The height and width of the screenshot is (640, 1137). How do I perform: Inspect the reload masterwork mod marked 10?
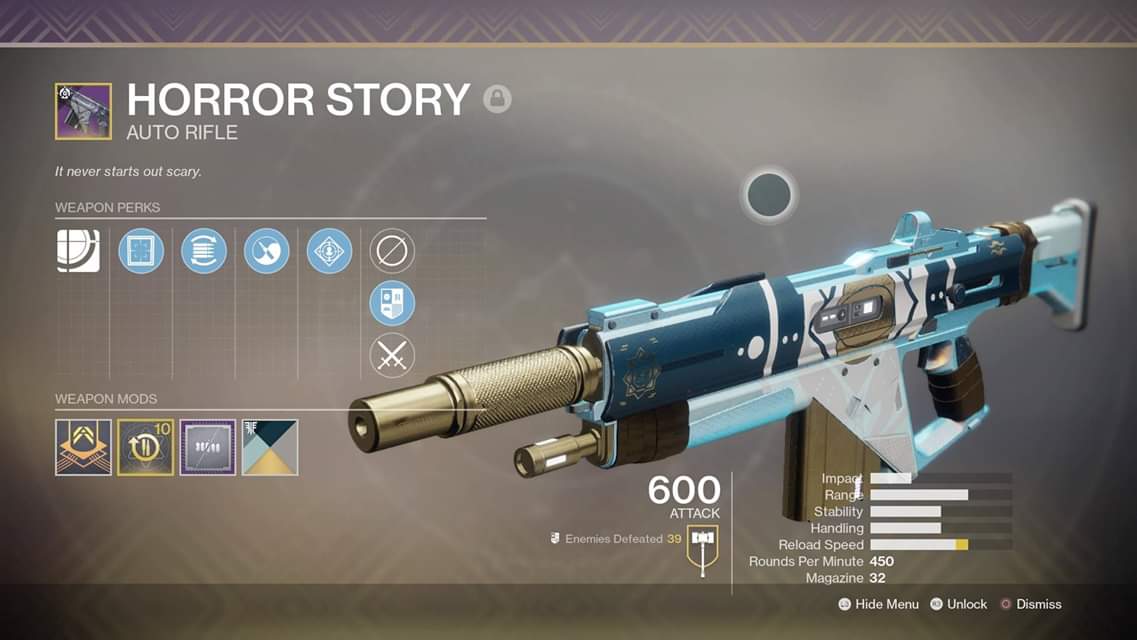pyautogui.click(x=145, y=447)
